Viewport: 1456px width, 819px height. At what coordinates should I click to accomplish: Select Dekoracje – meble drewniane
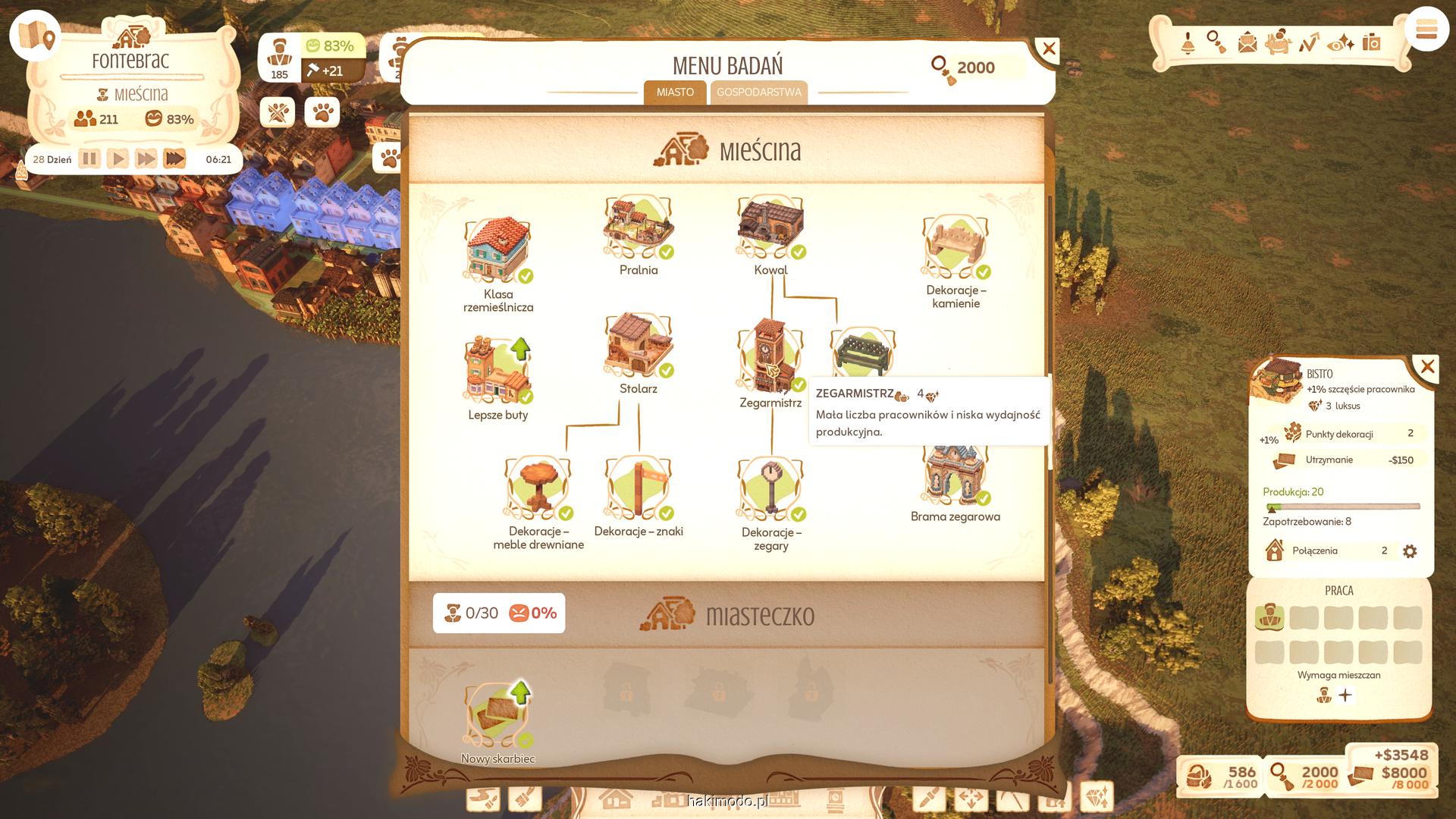point(538,488)
